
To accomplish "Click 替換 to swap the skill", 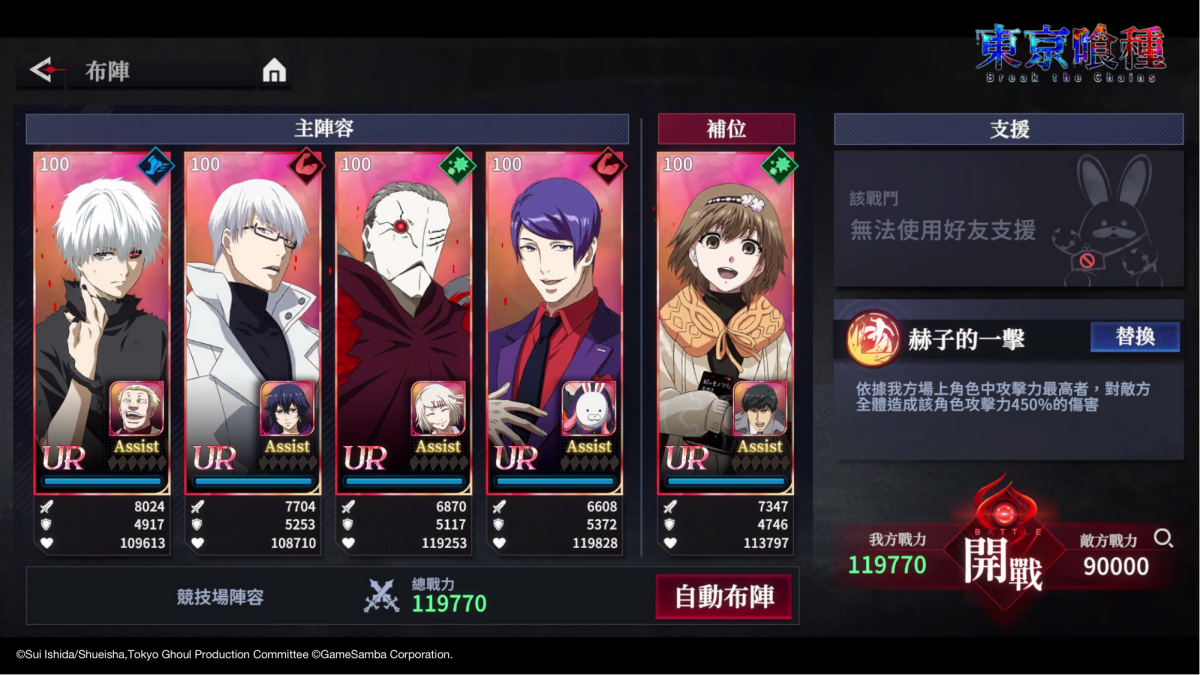I will 1135,337.
